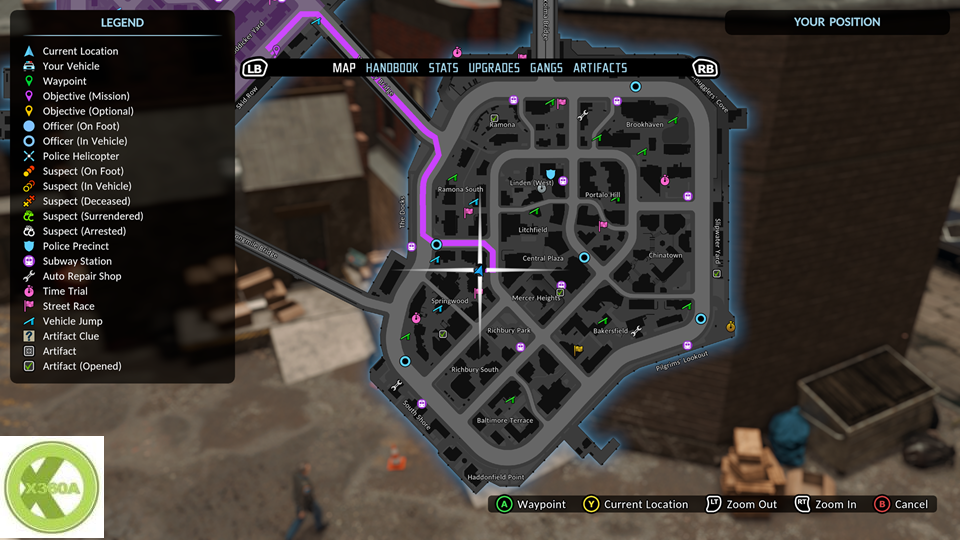Select the yellow flag marker south of Bakersfield
The width and height of the screenshot is (960, 540).
pos(578,349)
